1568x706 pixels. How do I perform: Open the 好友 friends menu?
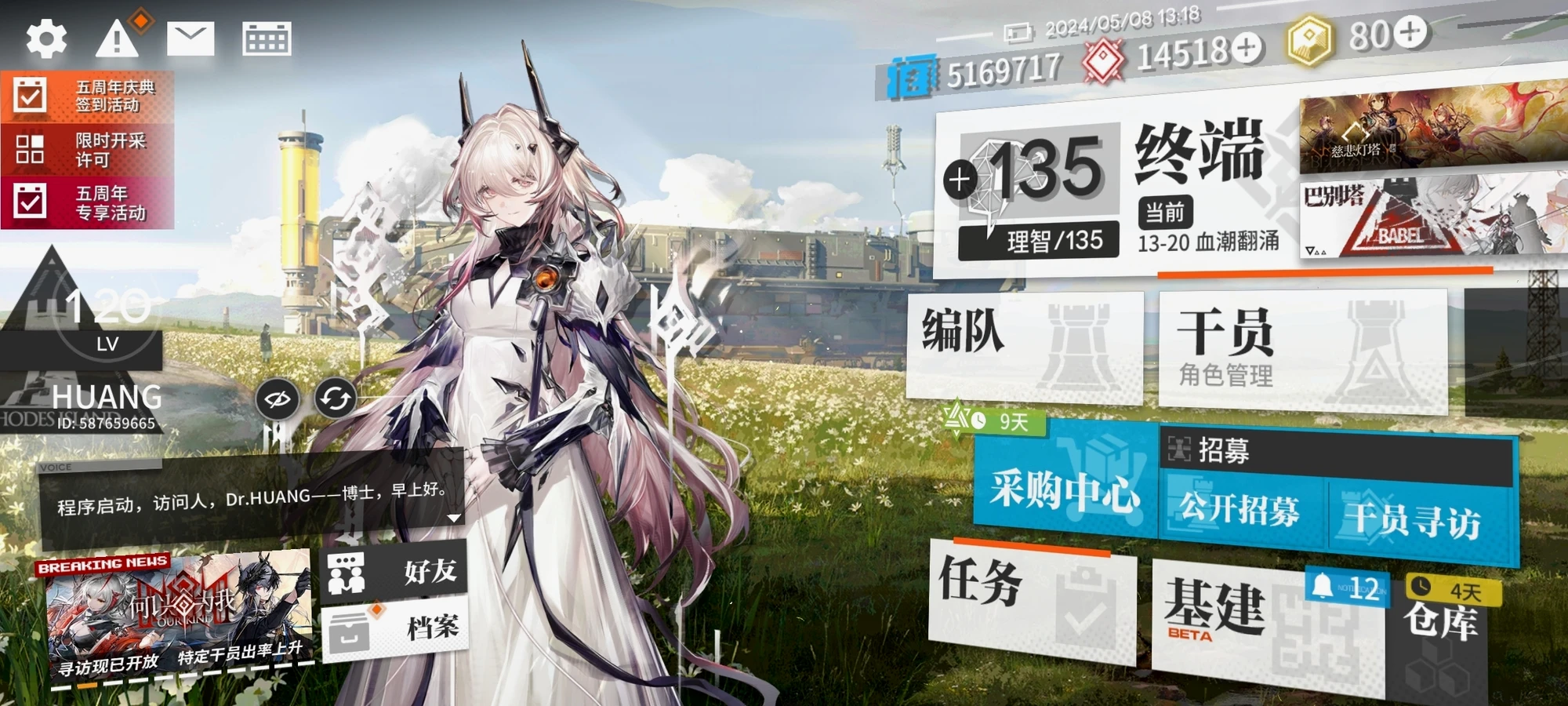click(394, 571)
